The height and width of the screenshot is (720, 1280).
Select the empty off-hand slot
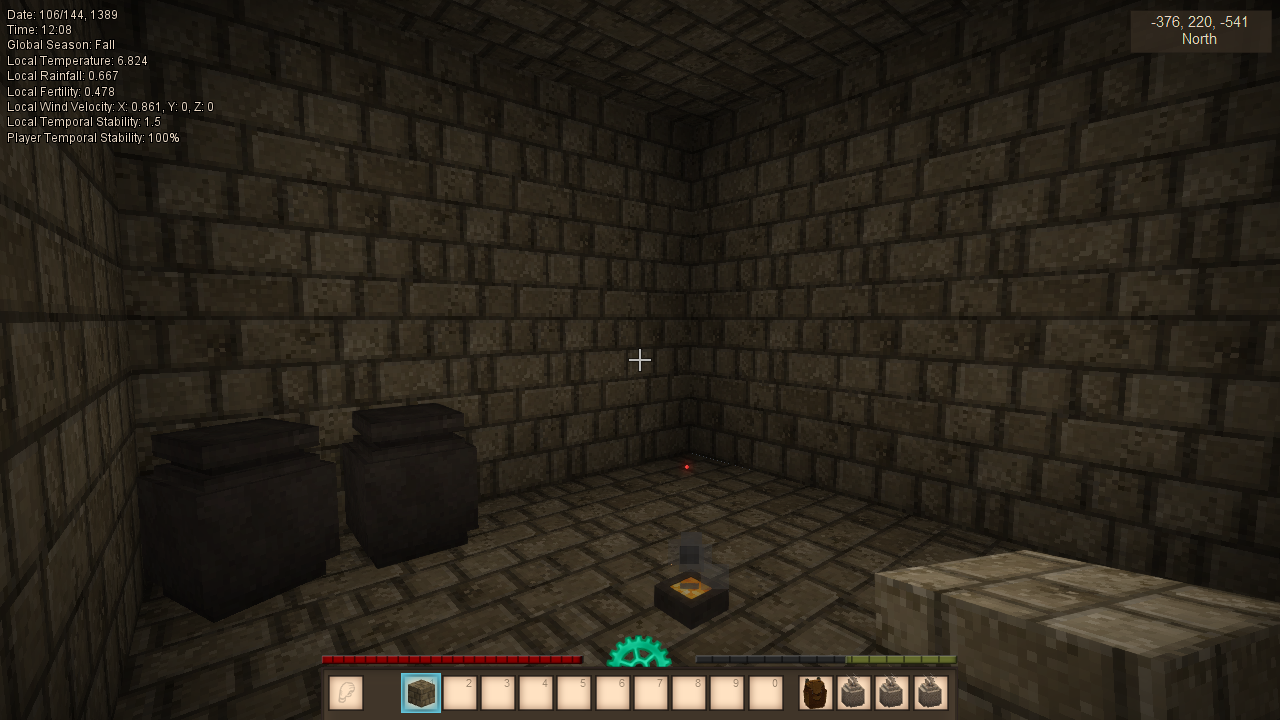pos(346,693)
